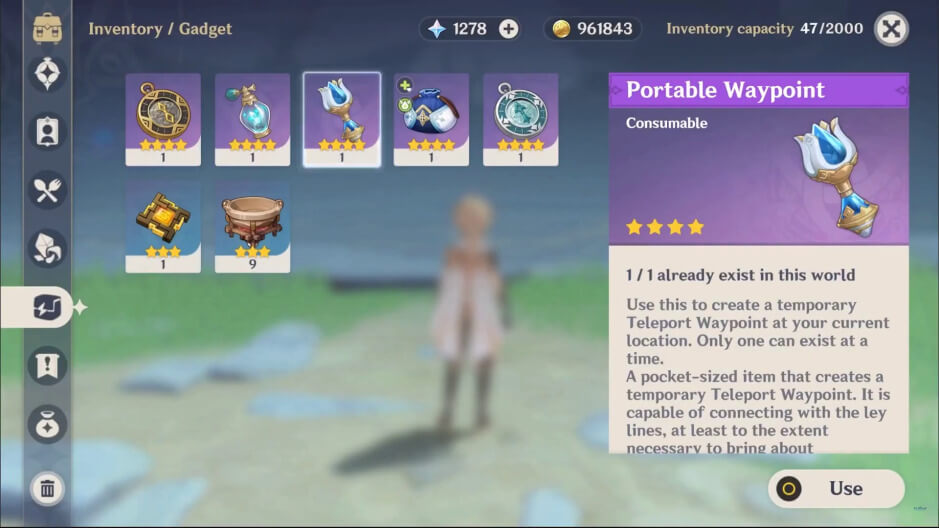Click the trash can delete button
The height and width of the screenshot is (528, 939).
coord(48,488)
